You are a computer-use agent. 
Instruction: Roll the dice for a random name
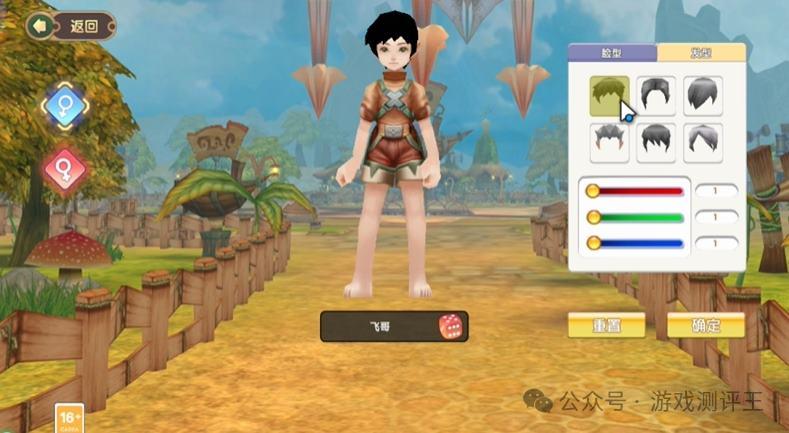pyautogui.click(x=450, y=326)
